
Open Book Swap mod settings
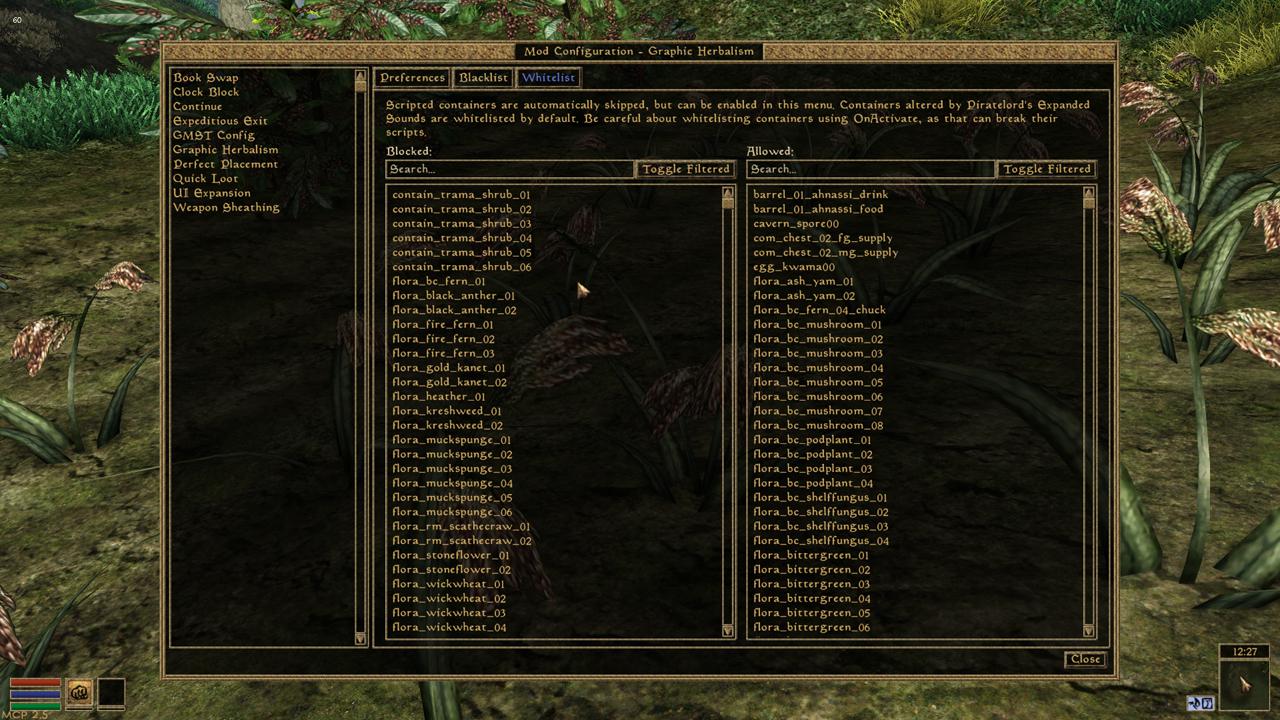pos(205,78)
